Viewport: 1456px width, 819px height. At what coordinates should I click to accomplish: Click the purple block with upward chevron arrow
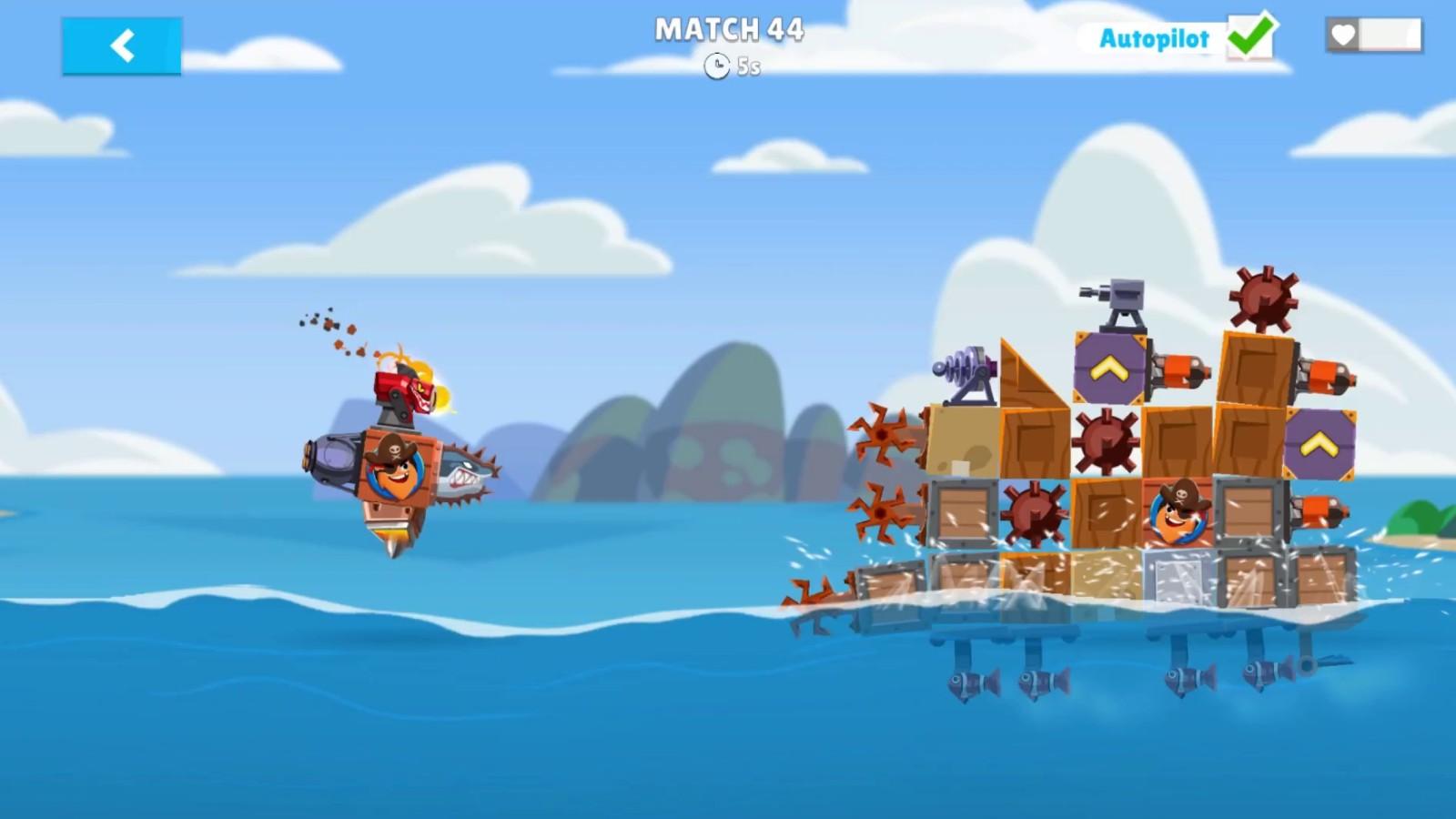click(x=1108, y=364)
